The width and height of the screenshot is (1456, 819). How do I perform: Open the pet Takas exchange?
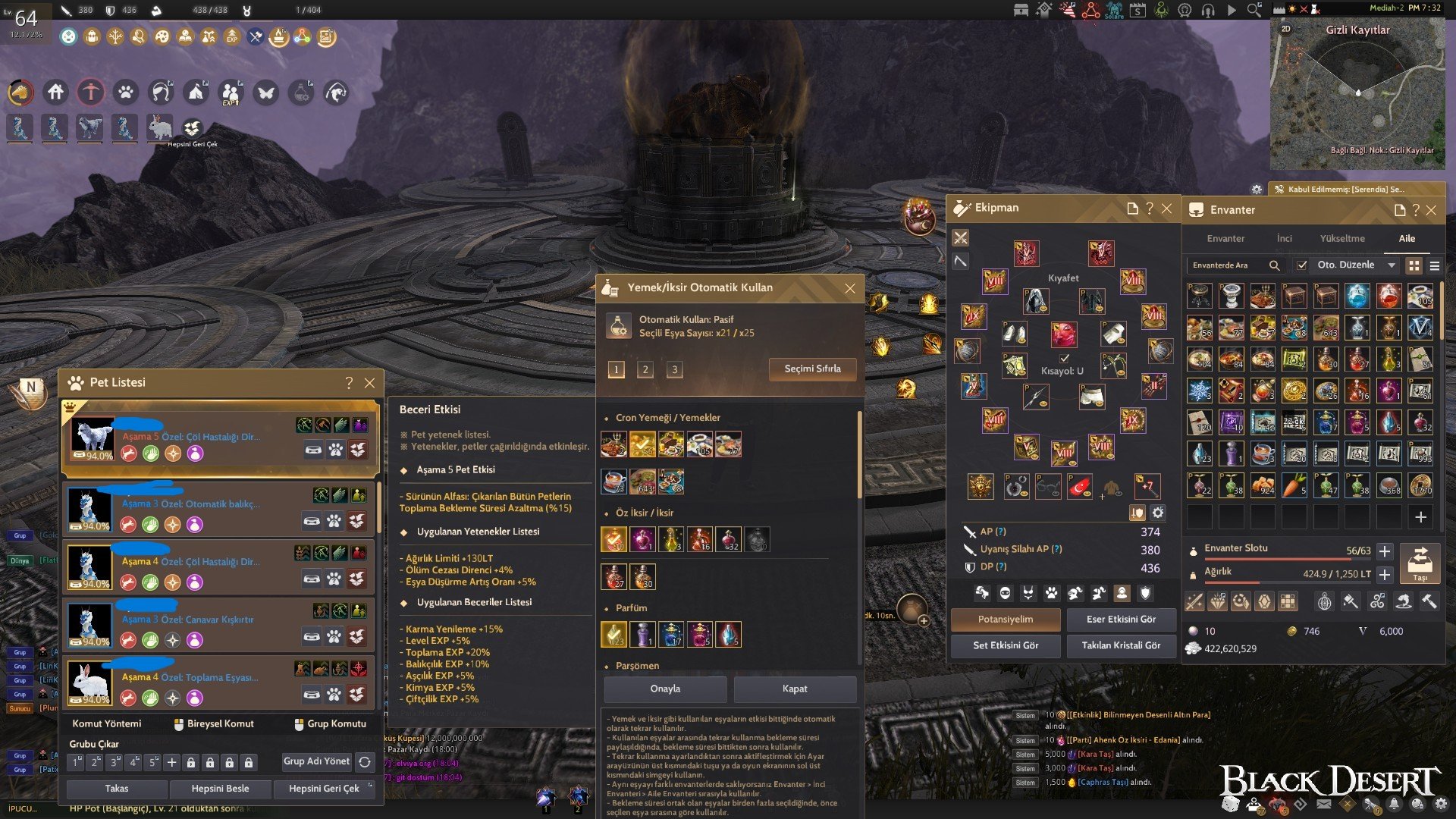point(117,789)
